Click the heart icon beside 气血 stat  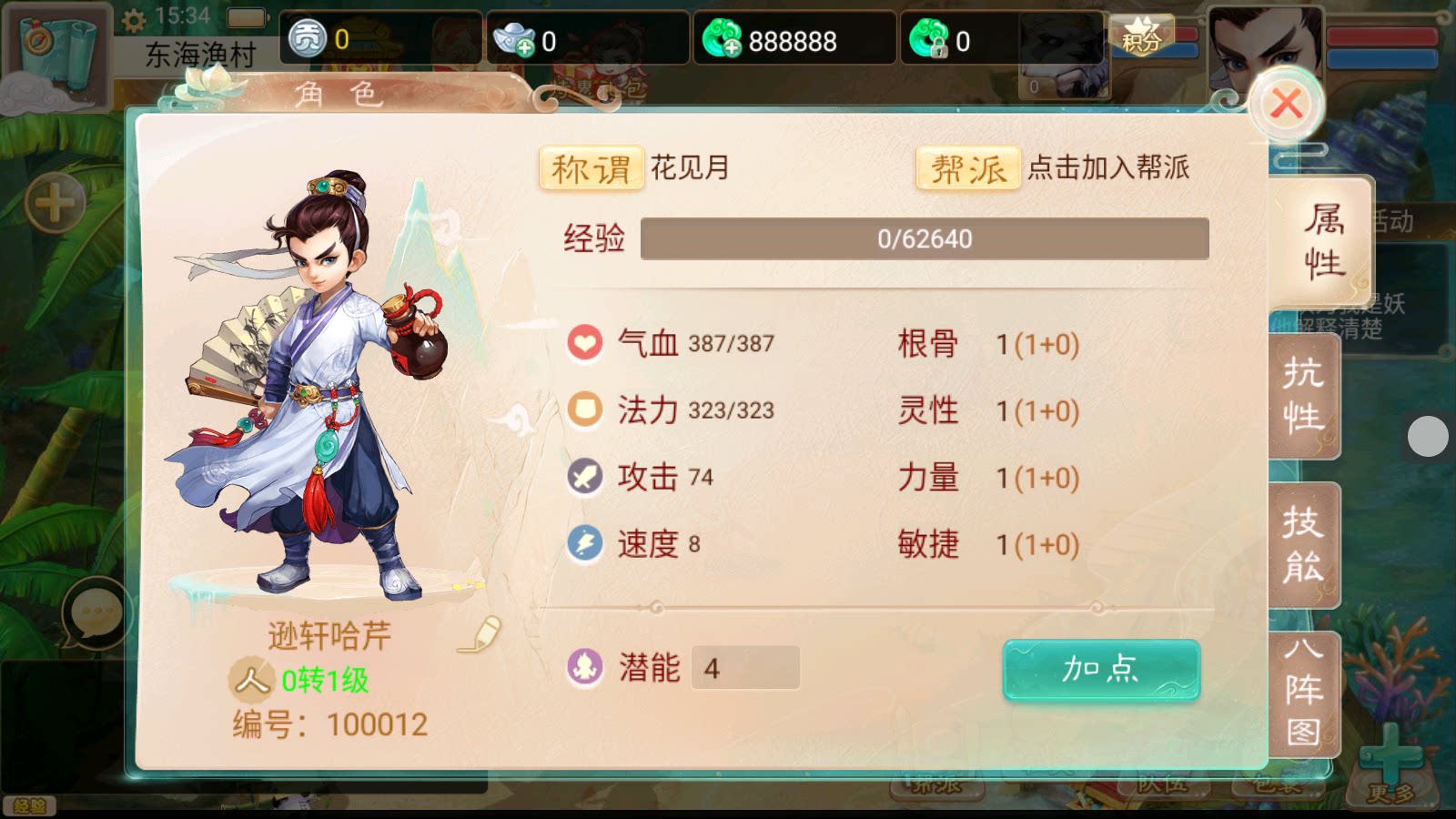point(585,344)
